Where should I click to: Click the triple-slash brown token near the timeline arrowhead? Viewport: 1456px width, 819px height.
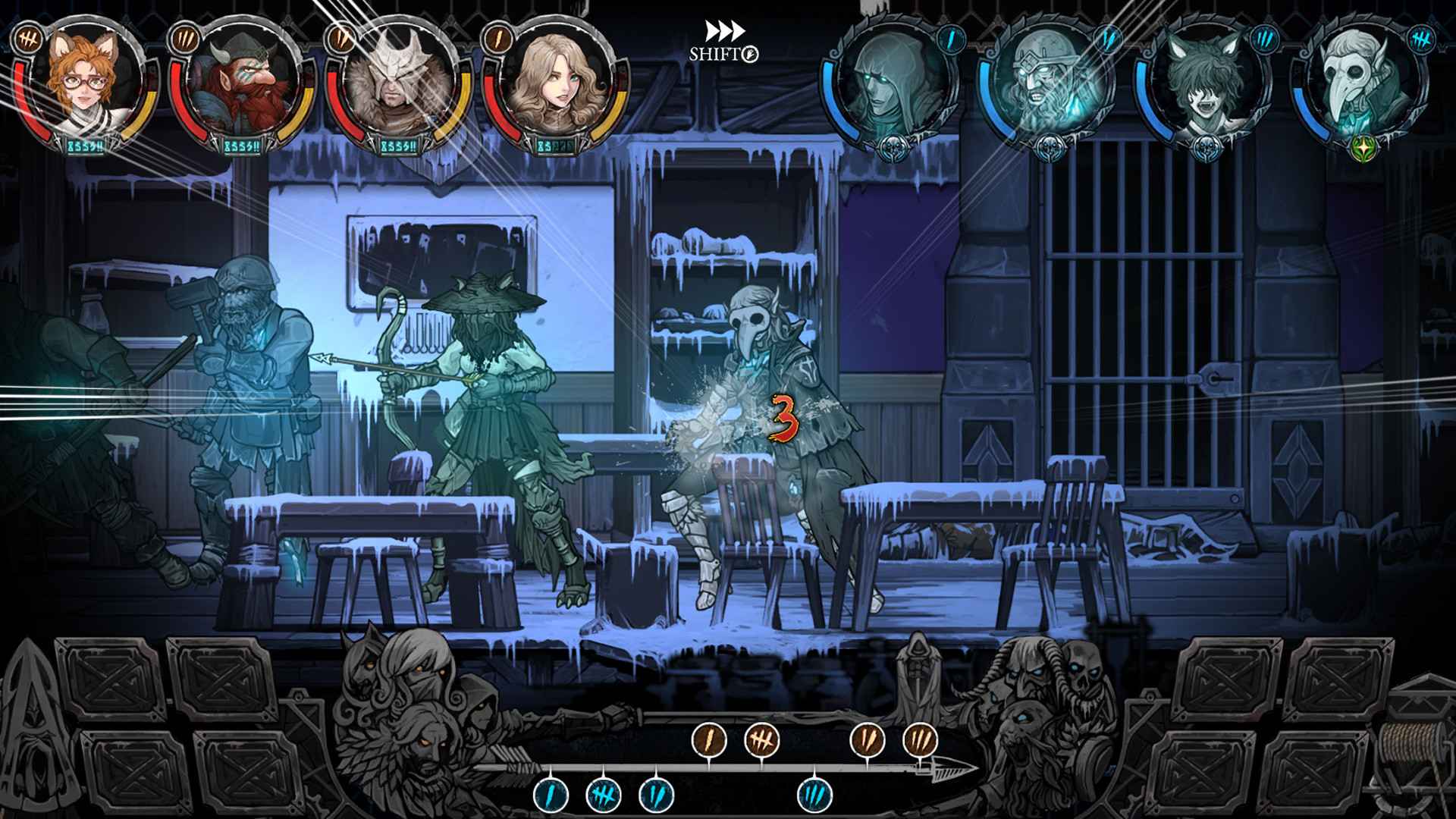click(921, 739)
